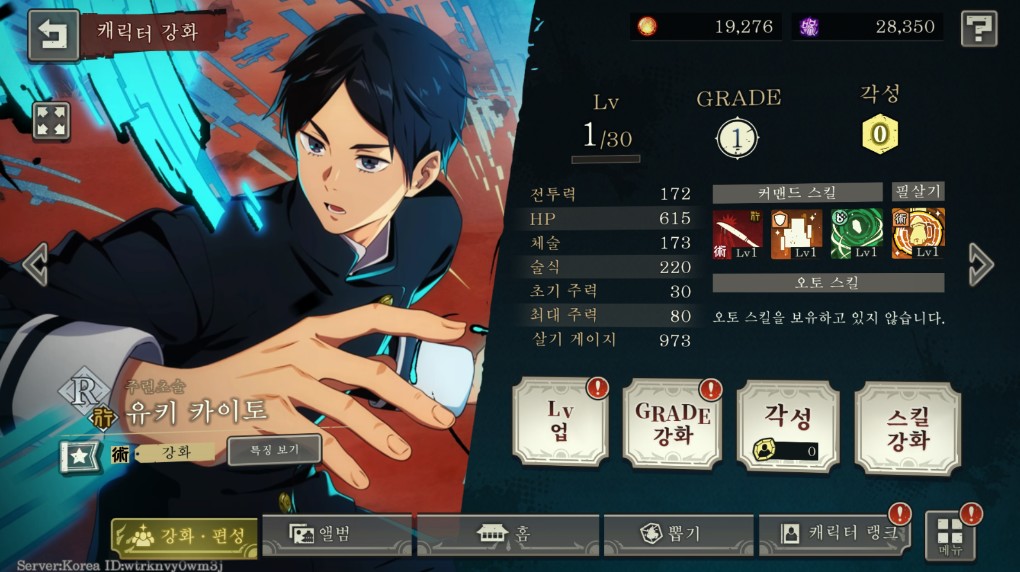
Task: Inspect the orange special move skill icon
Action: click(x=918, y=233)
